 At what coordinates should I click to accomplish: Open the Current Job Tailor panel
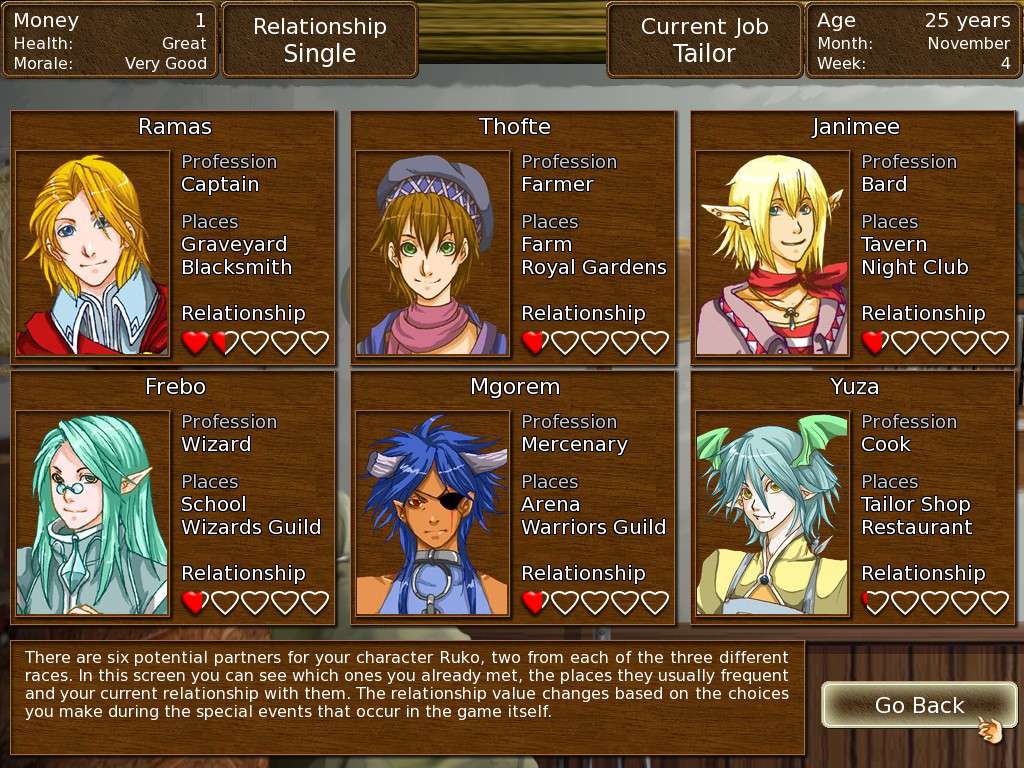pyautogui.click(x=704, y=40)
